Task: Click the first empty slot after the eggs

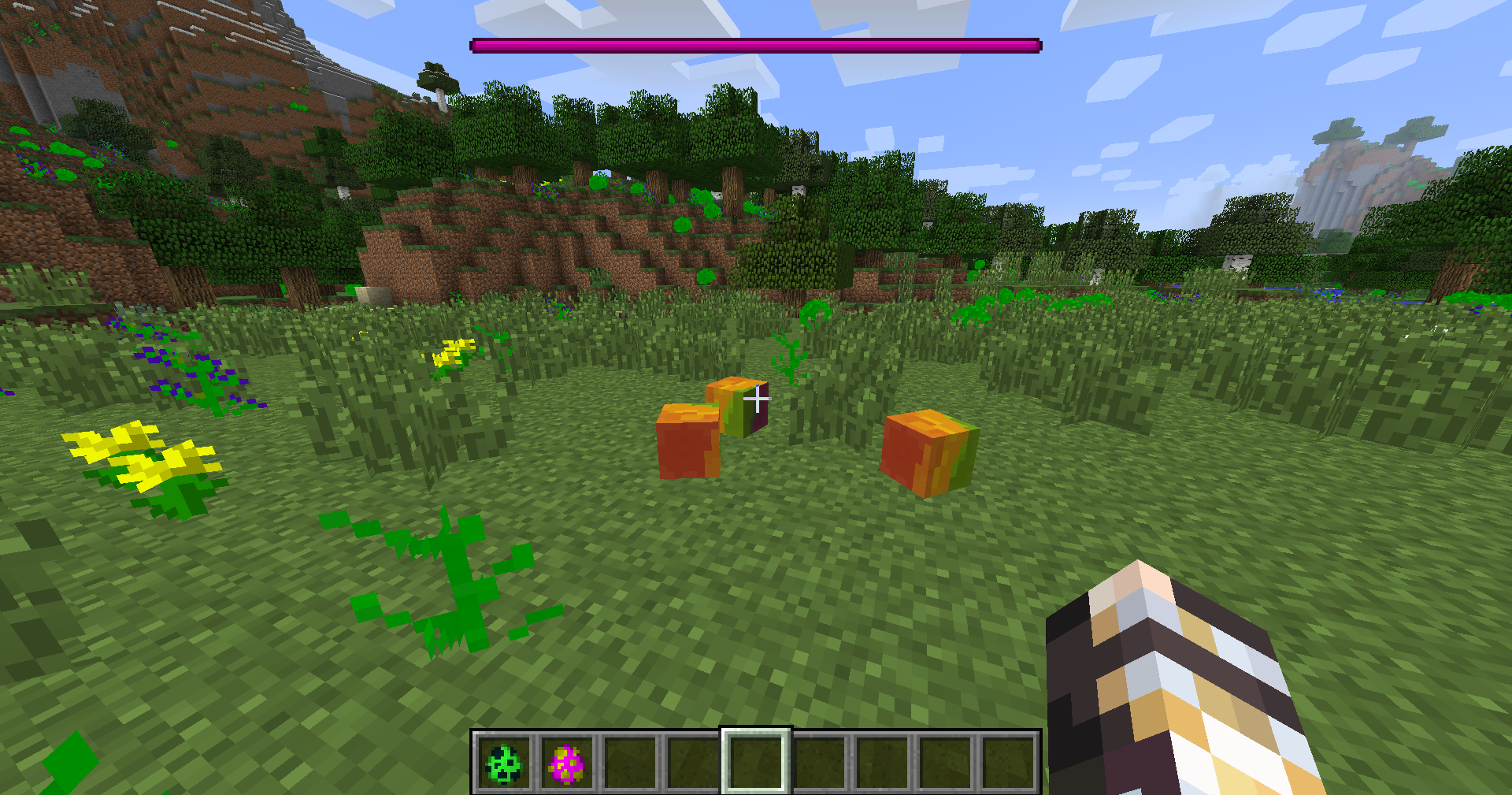Action: tap(630, 763)
